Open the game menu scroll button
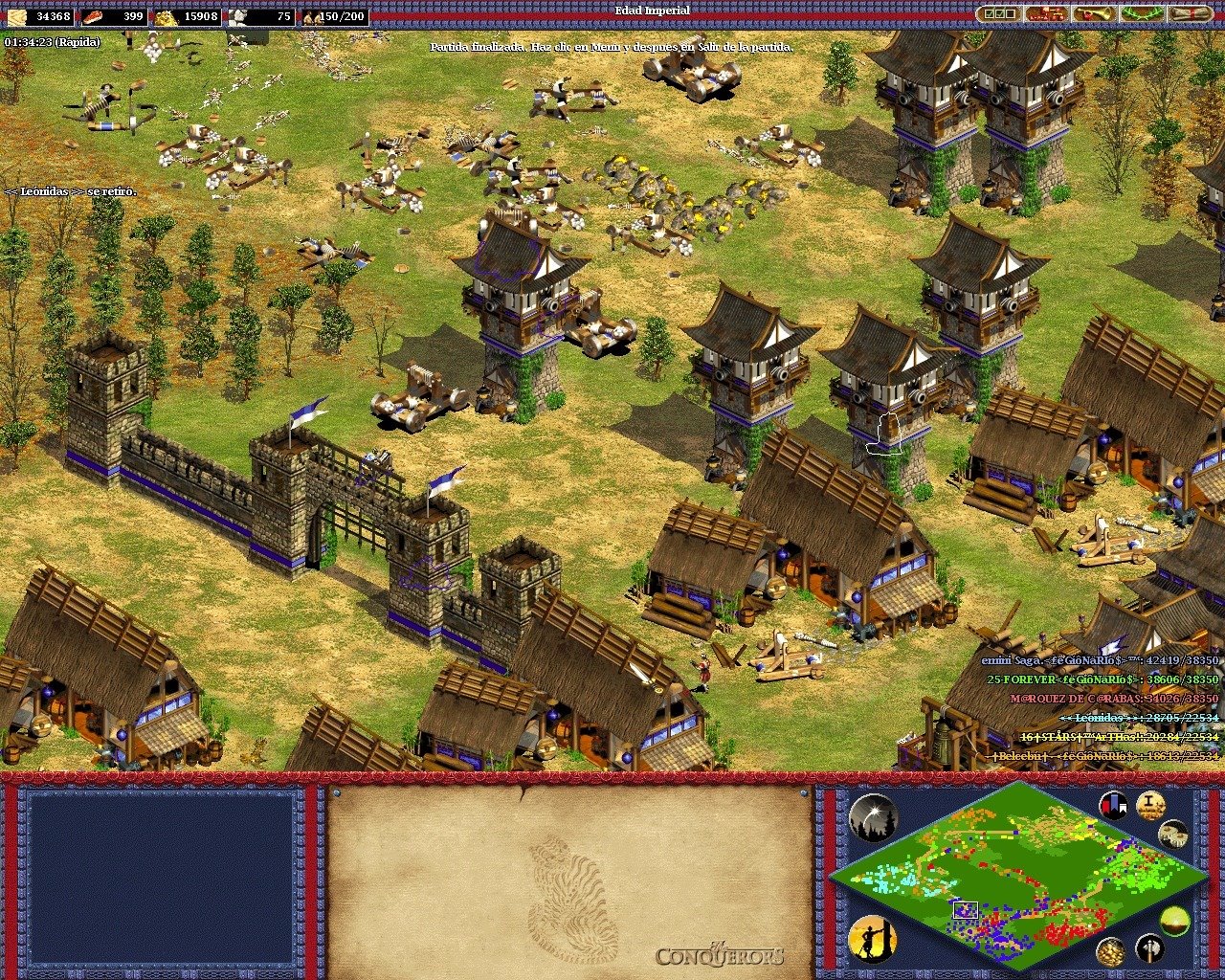 [1192, 14]
